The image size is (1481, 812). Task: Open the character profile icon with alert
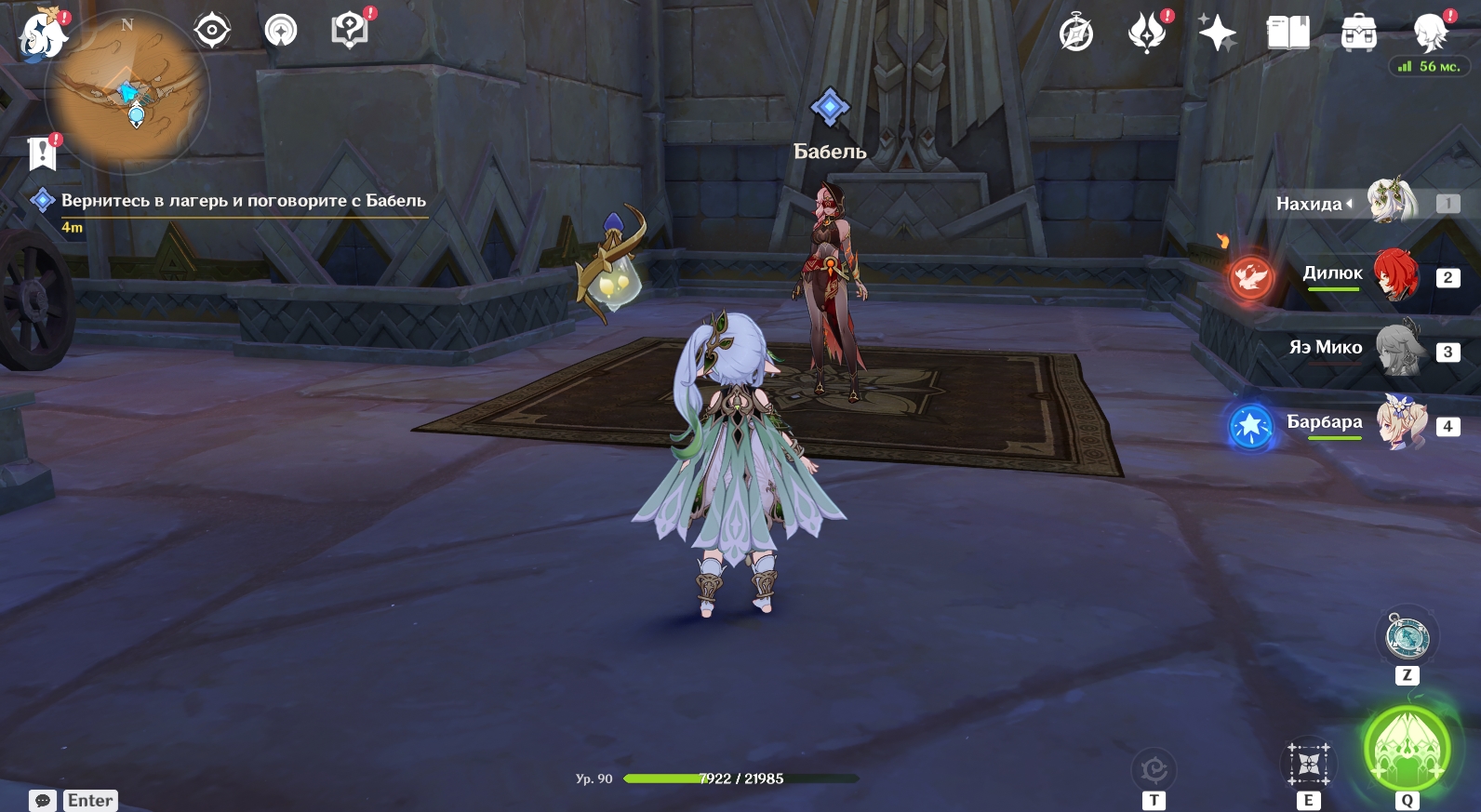(x=1431, y=32)
